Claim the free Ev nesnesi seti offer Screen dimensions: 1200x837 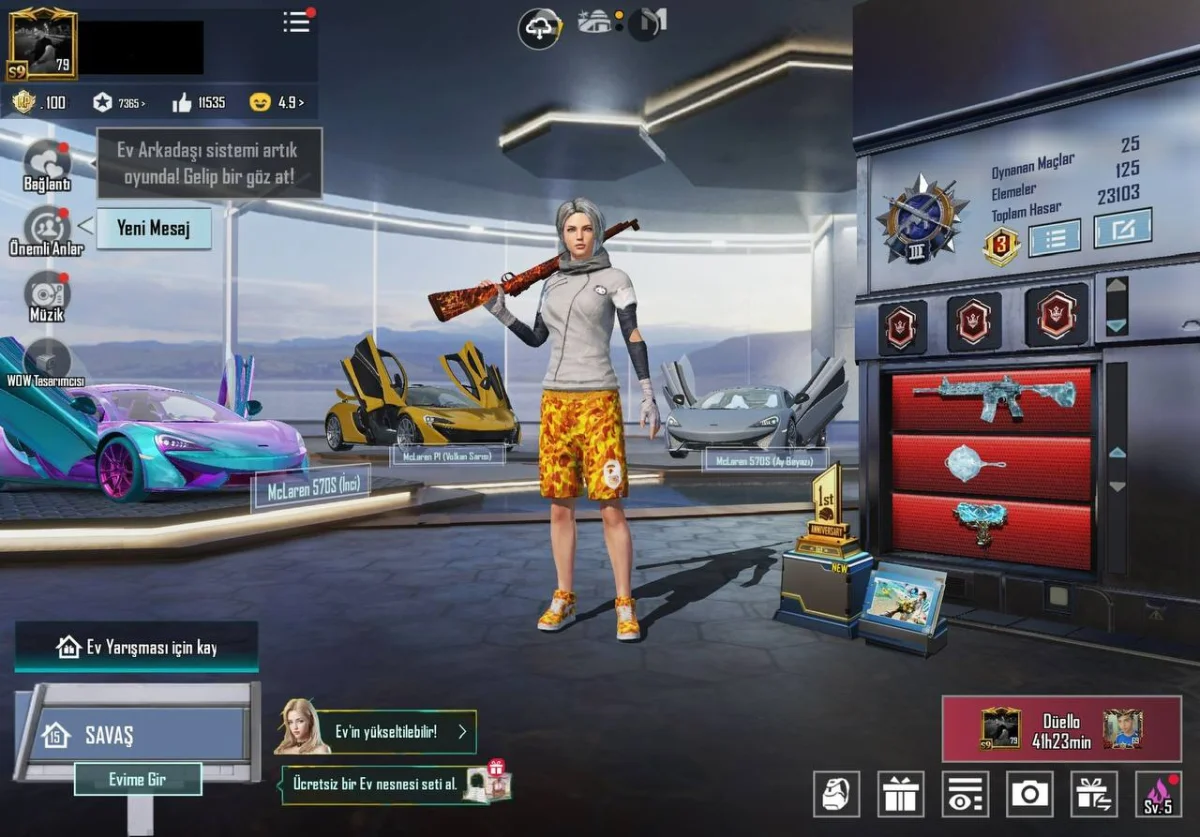pyautogui.click(x=385, y=784)
